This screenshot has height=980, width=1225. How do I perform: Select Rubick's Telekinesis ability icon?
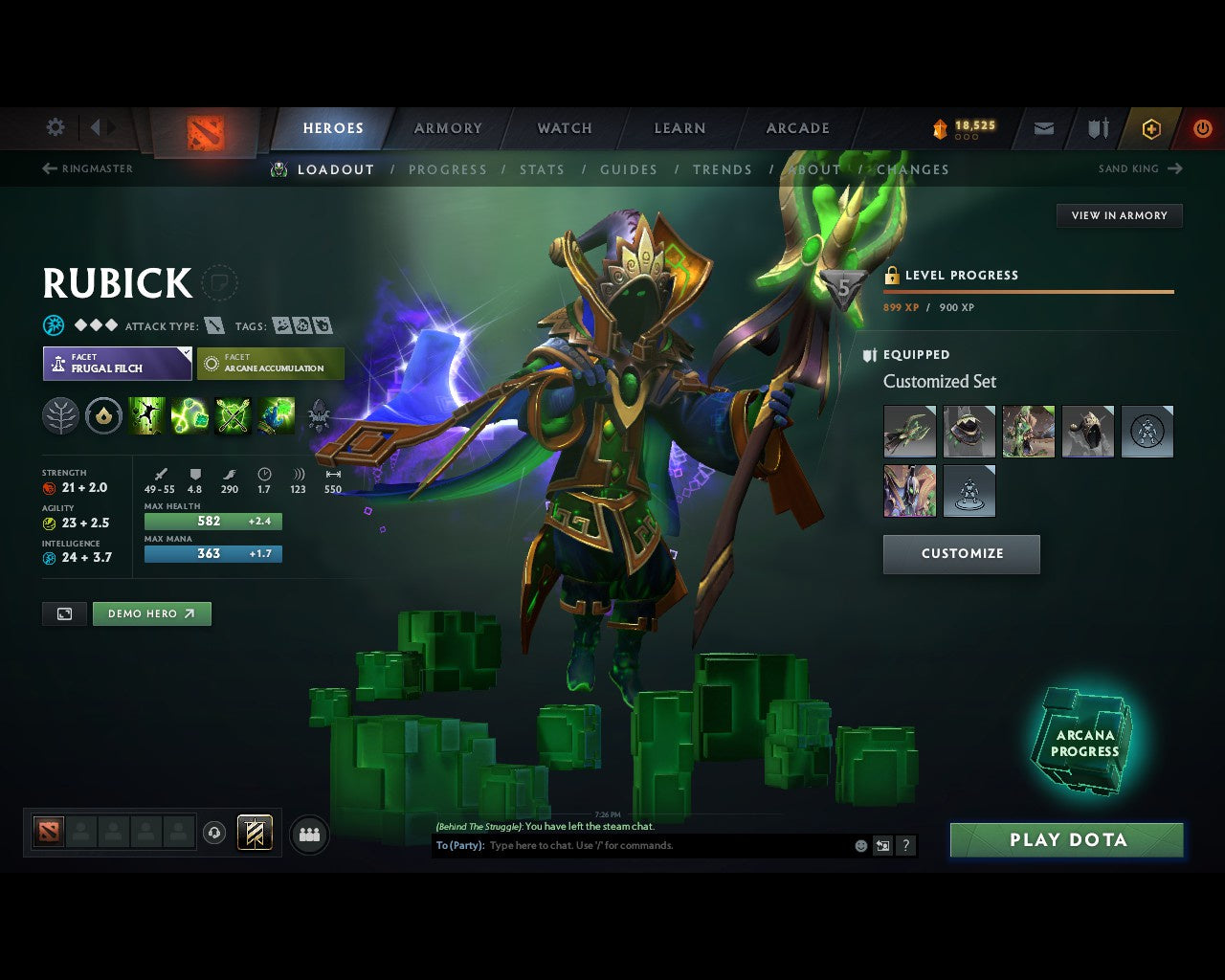pos(146,415)
